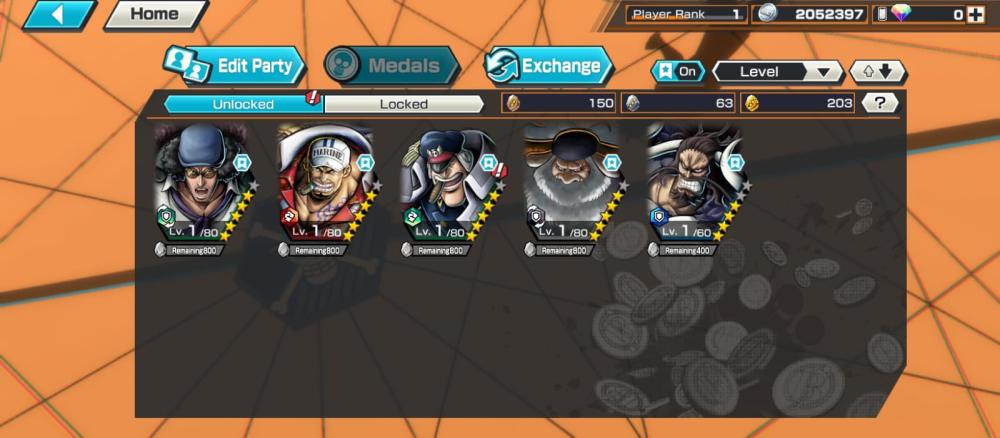Open the Exchange tab
This screenshot has height=438, width=1000.
point(548,67)
